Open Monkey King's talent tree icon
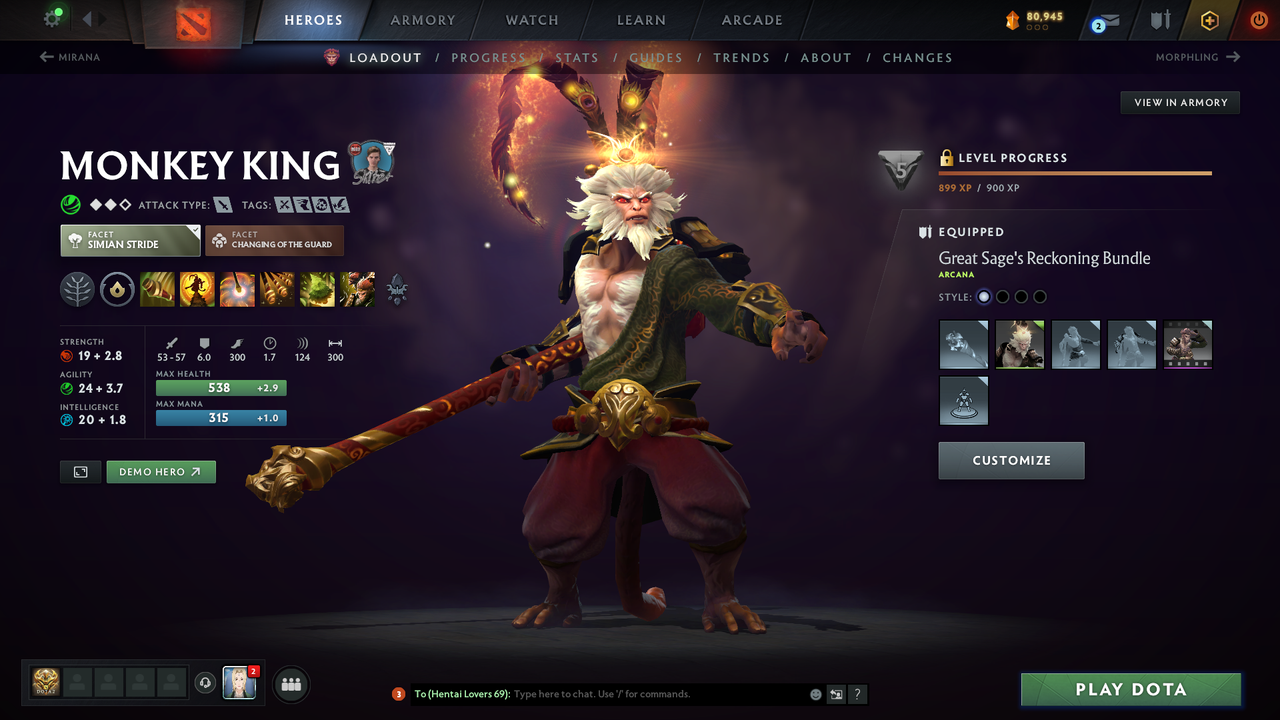Viewport: 1280px width, 720px height. click(77, 290)
